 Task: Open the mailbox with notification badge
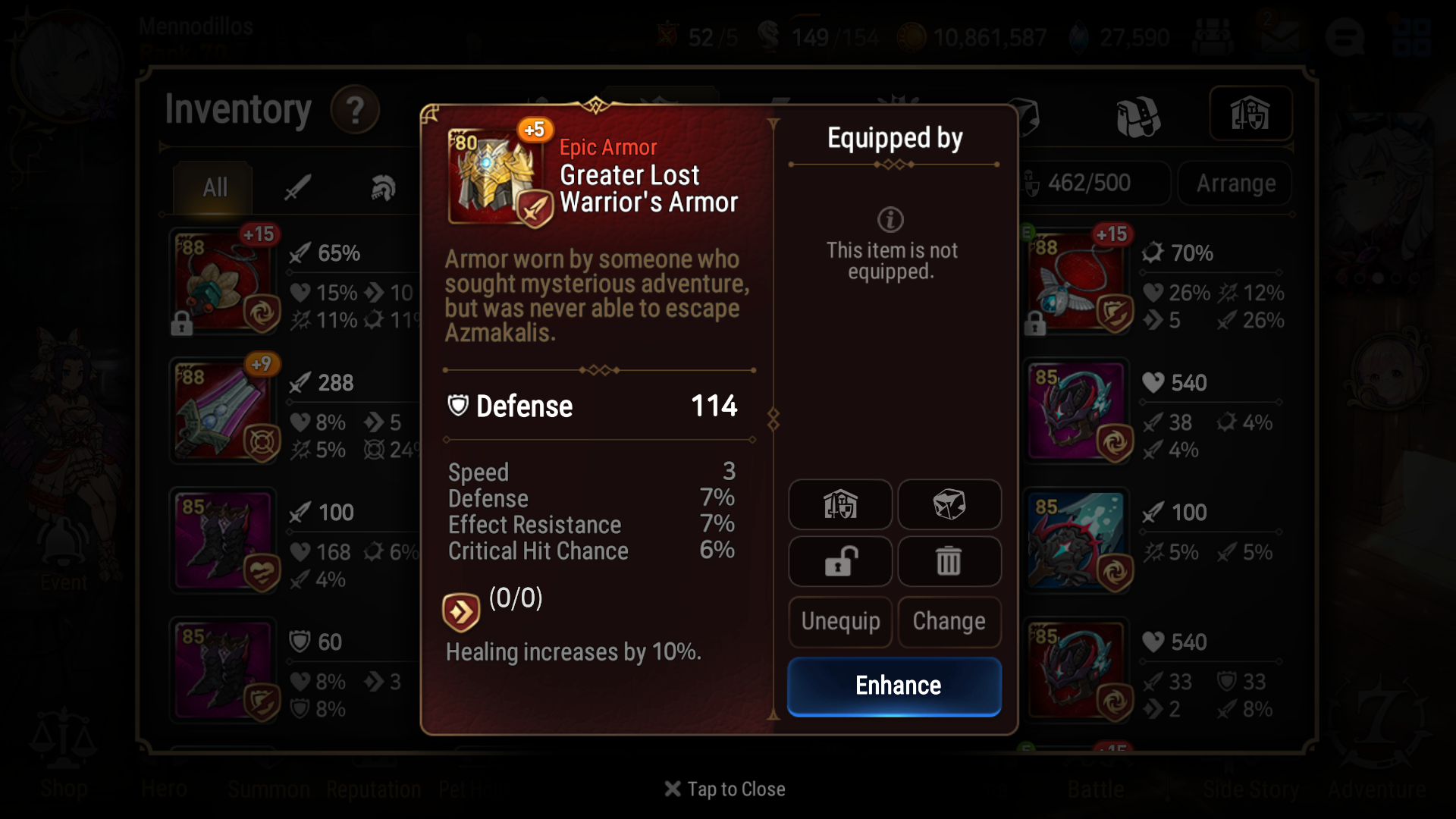click(1280, 36)
